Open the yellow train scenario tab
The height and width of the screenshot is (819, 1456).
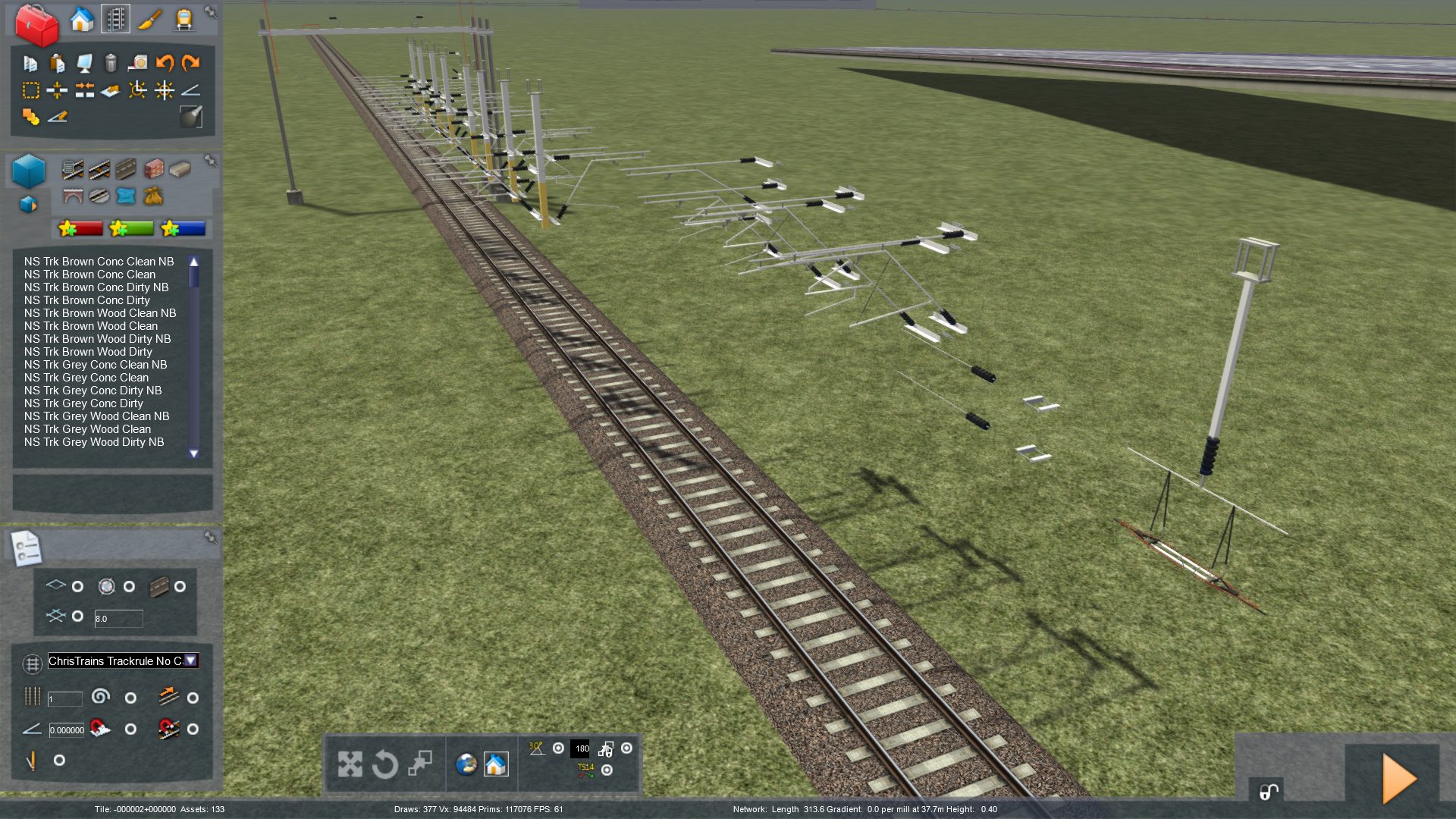click(x=184, y=20)
